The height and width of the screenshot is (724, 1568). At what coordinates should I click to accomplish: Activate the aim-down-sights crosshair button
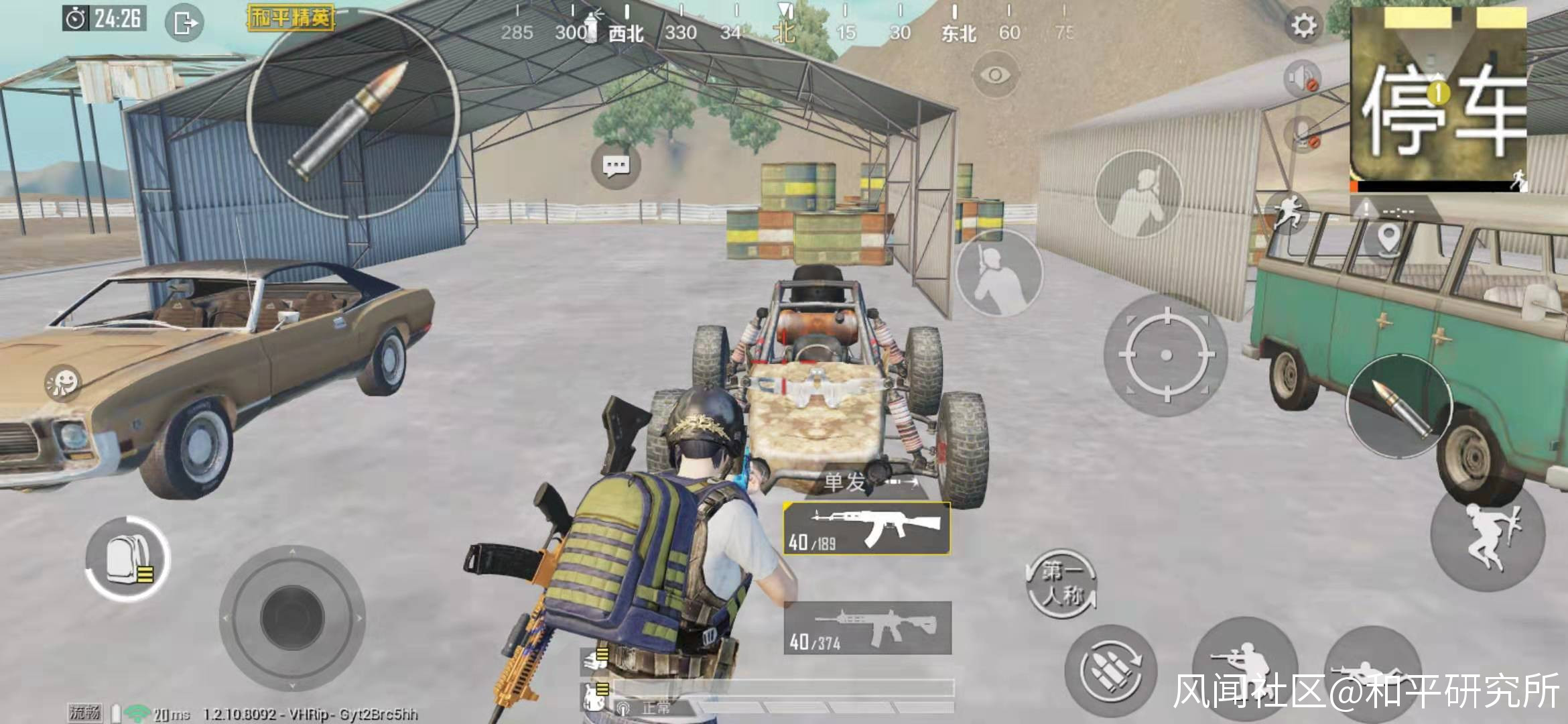pos(1165,355)
